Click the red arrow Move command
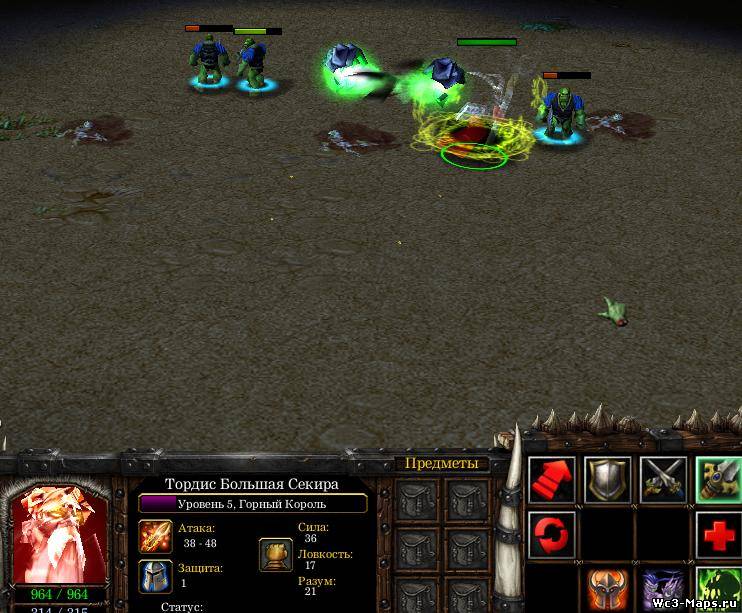 [552, 481]
